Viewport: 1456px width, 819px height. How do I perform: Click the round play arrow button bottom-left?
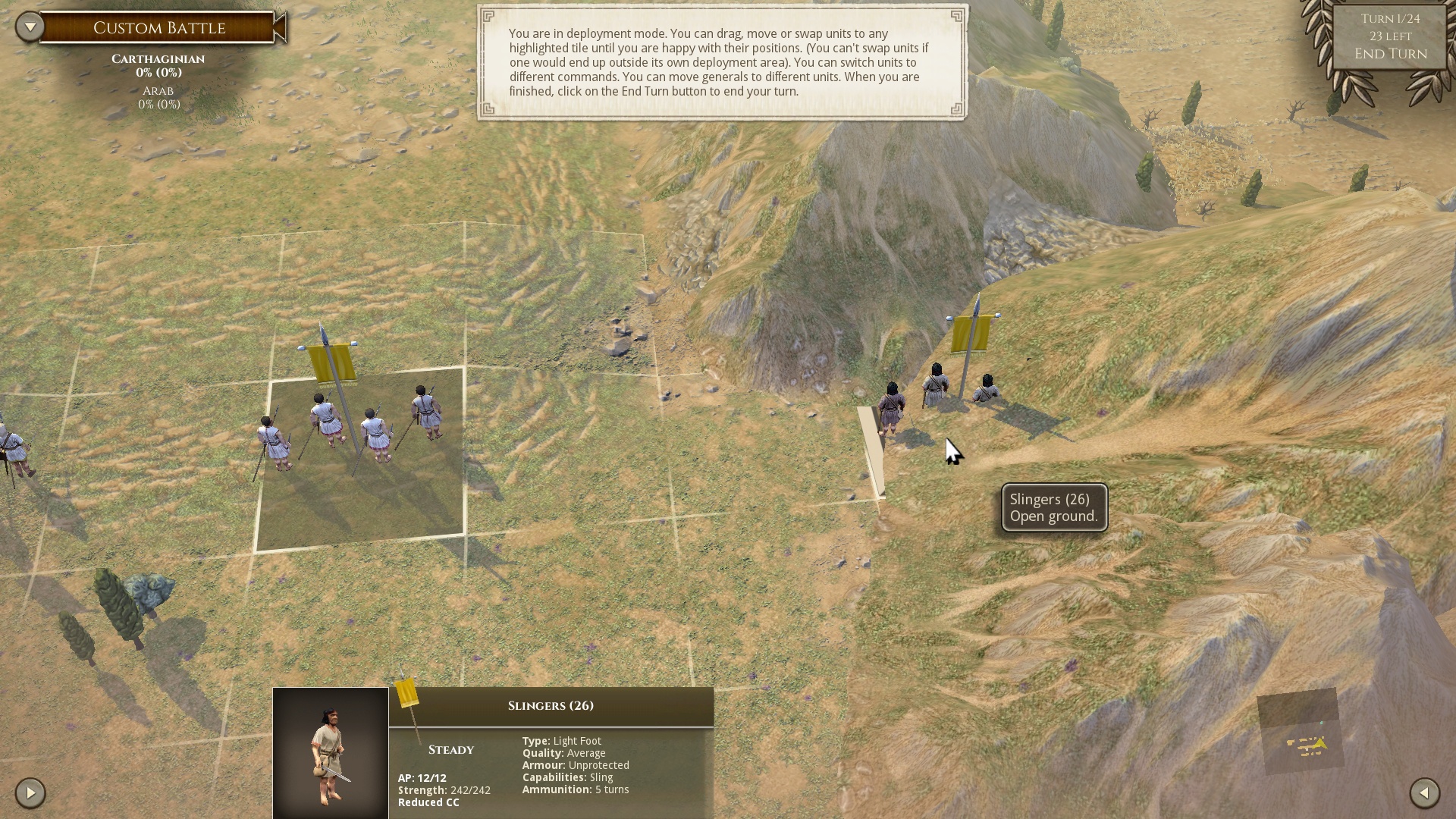(x=30, y=793)
